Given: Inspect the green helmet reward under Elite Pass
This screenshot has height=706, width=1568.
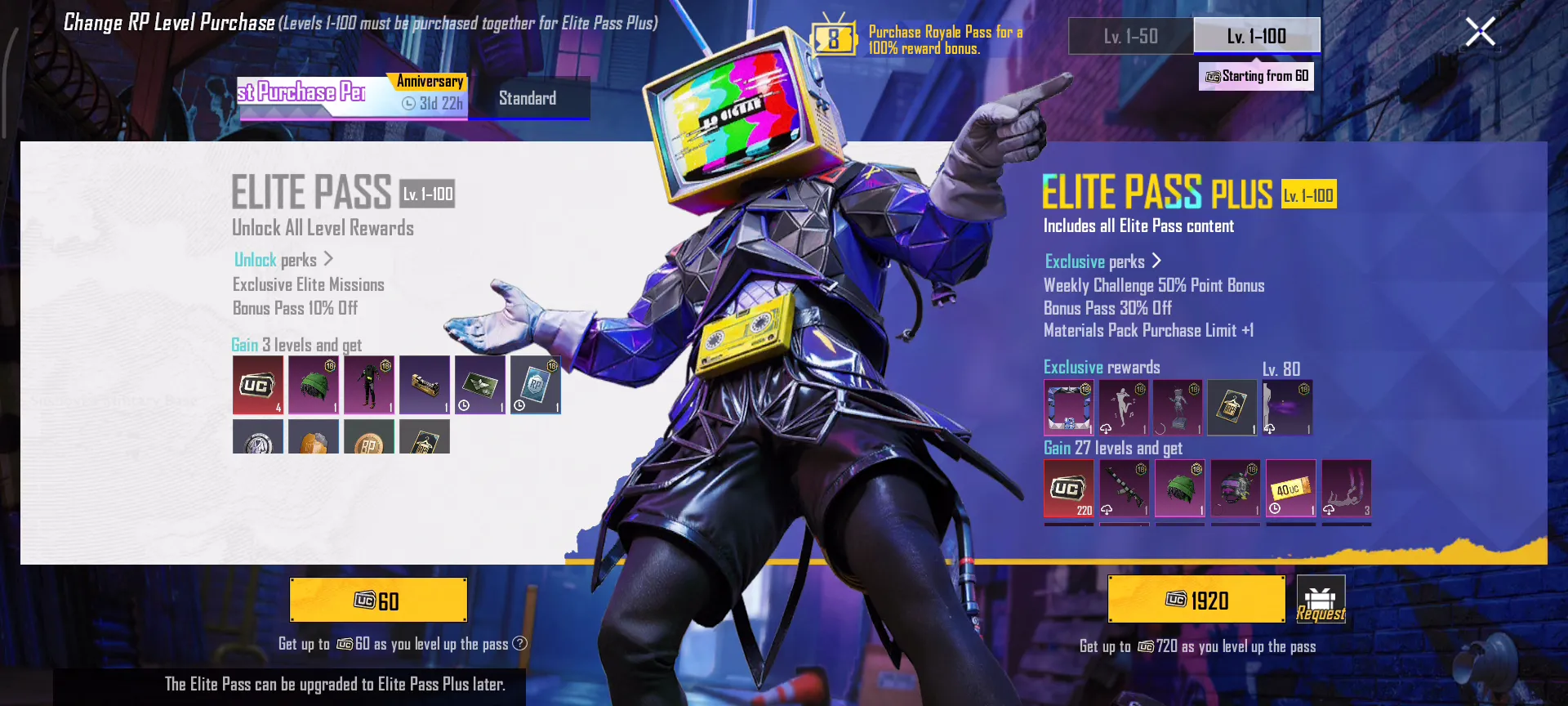Looking at the screenshot, I should [x=314, y=385].
